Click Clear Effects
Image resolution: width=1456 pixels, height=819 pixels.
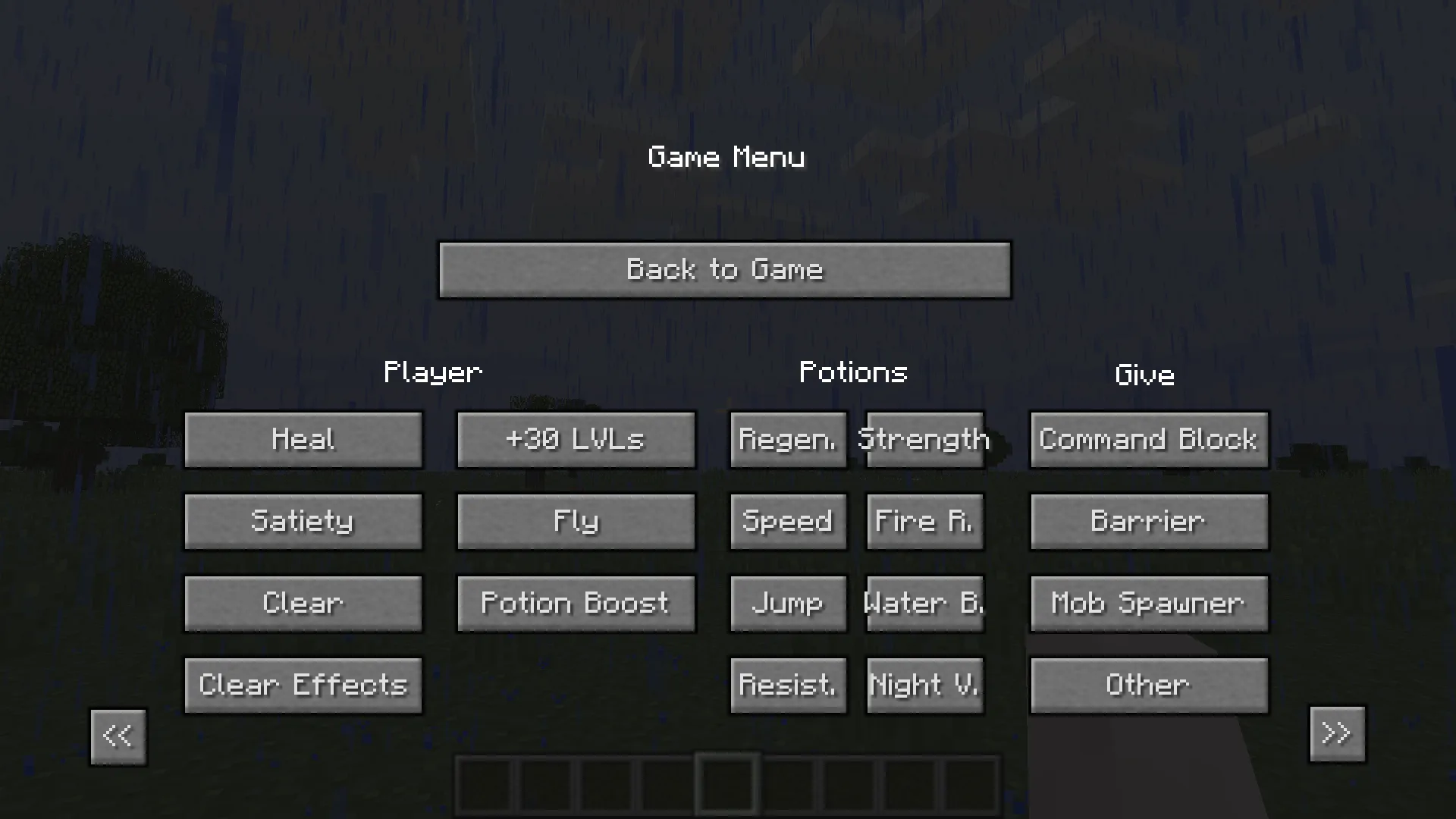303,685
